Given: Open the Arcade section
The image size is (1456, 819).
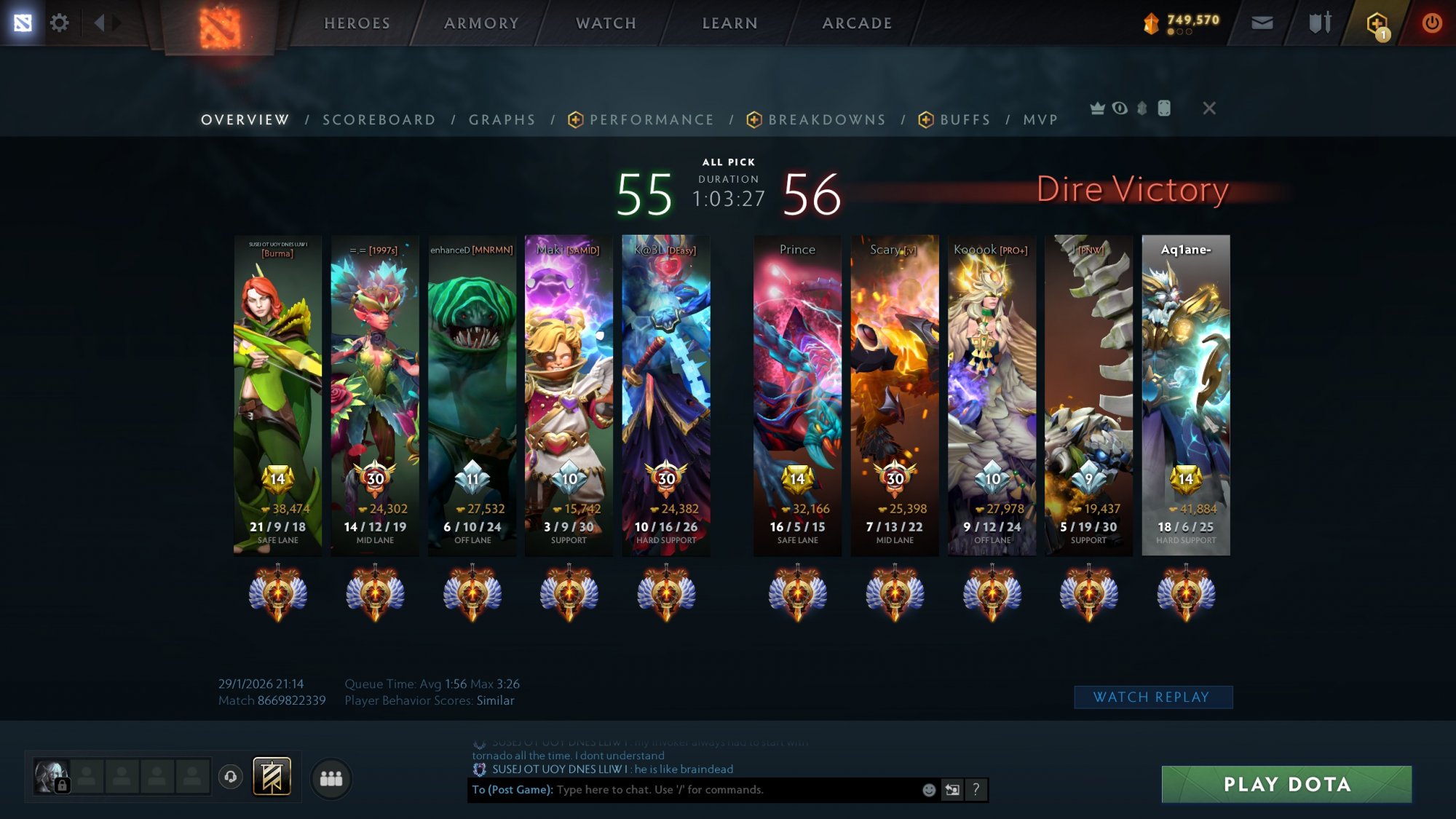Looking at the screenshot, I should 857,23.
